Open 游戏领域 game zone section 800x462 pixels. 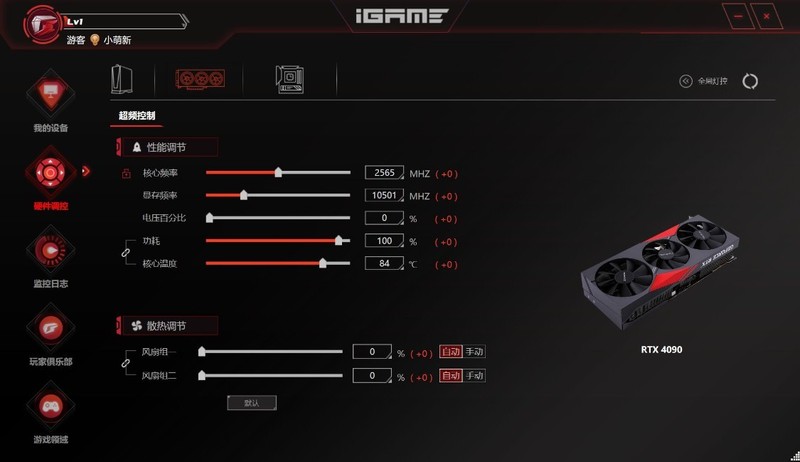click(49, 410)
